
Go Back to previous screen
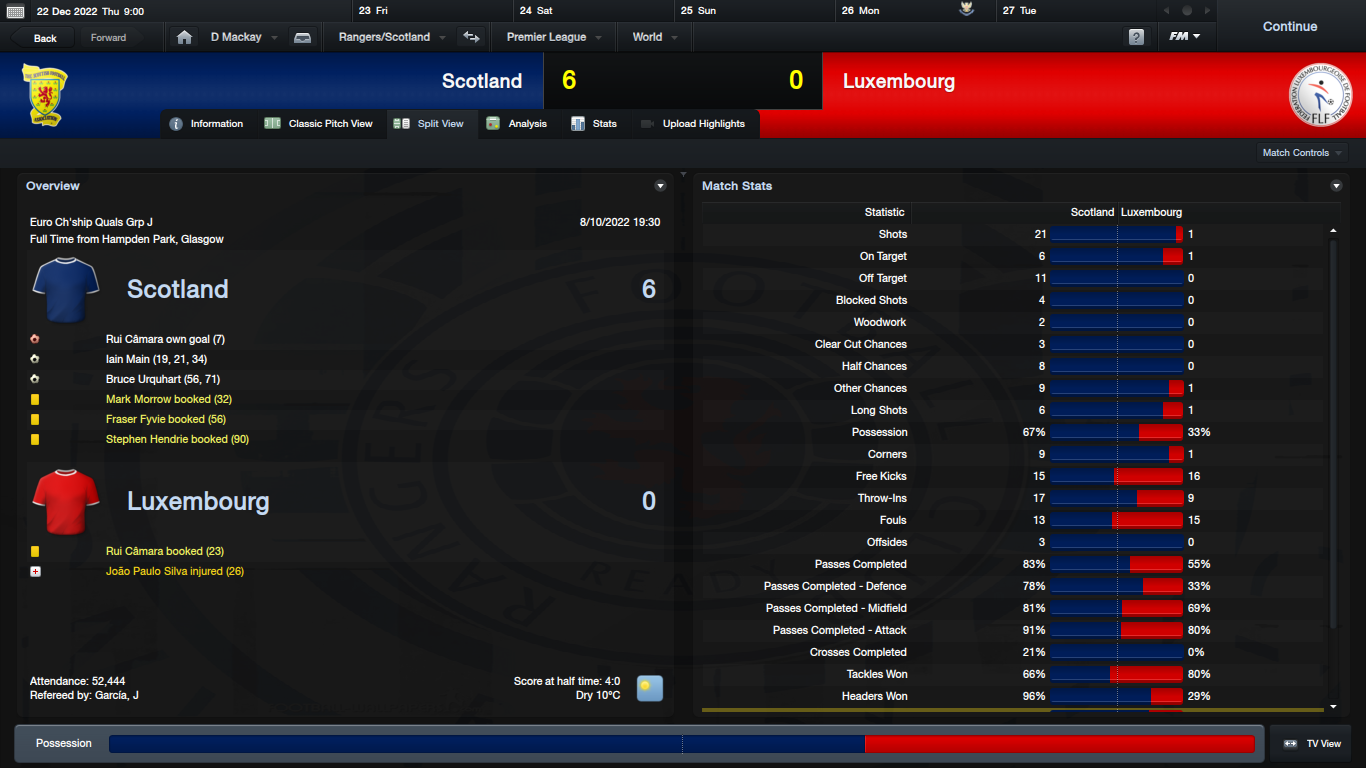point(45,38)
